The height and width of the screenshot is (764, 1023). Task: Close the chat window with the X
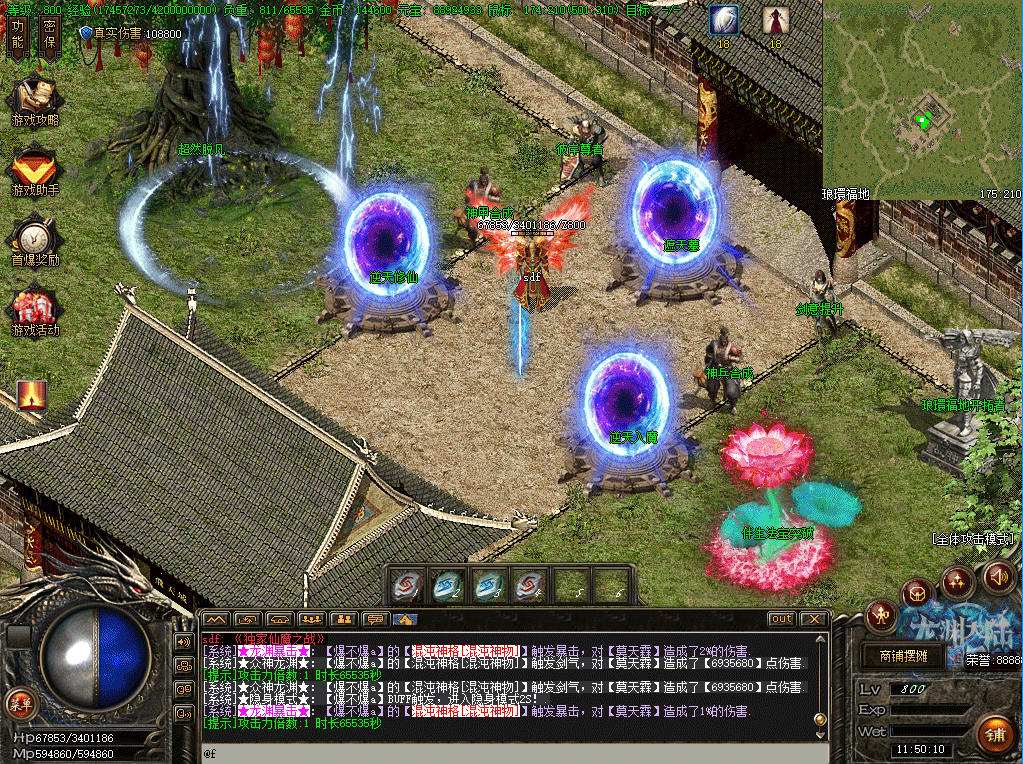tap(814, 619)
